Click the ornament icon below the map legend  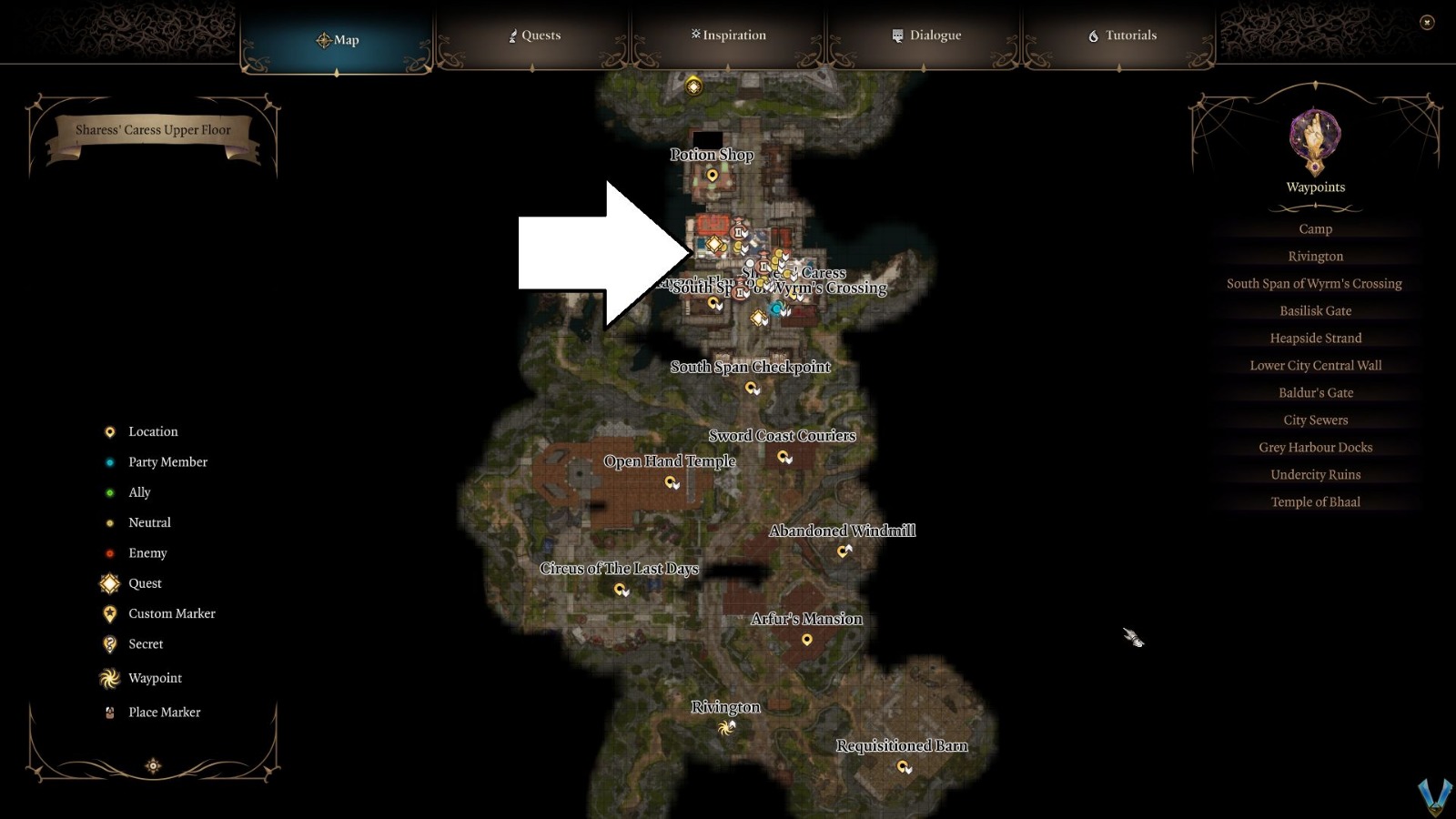pyautogui.click(x=153, y=765)
